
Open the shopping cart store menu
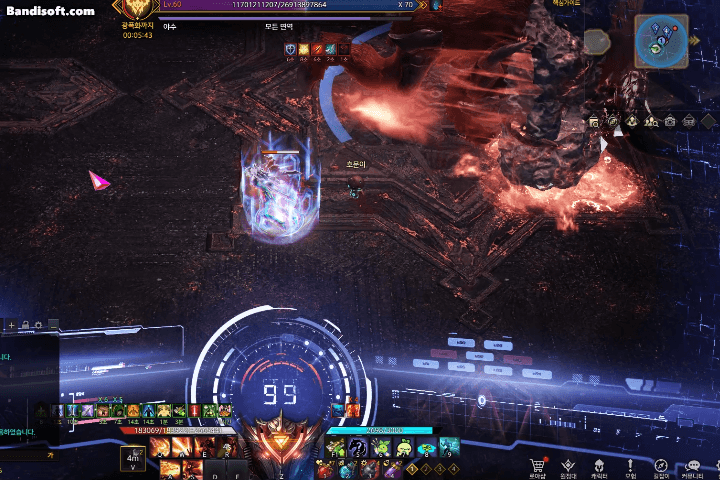537,465
